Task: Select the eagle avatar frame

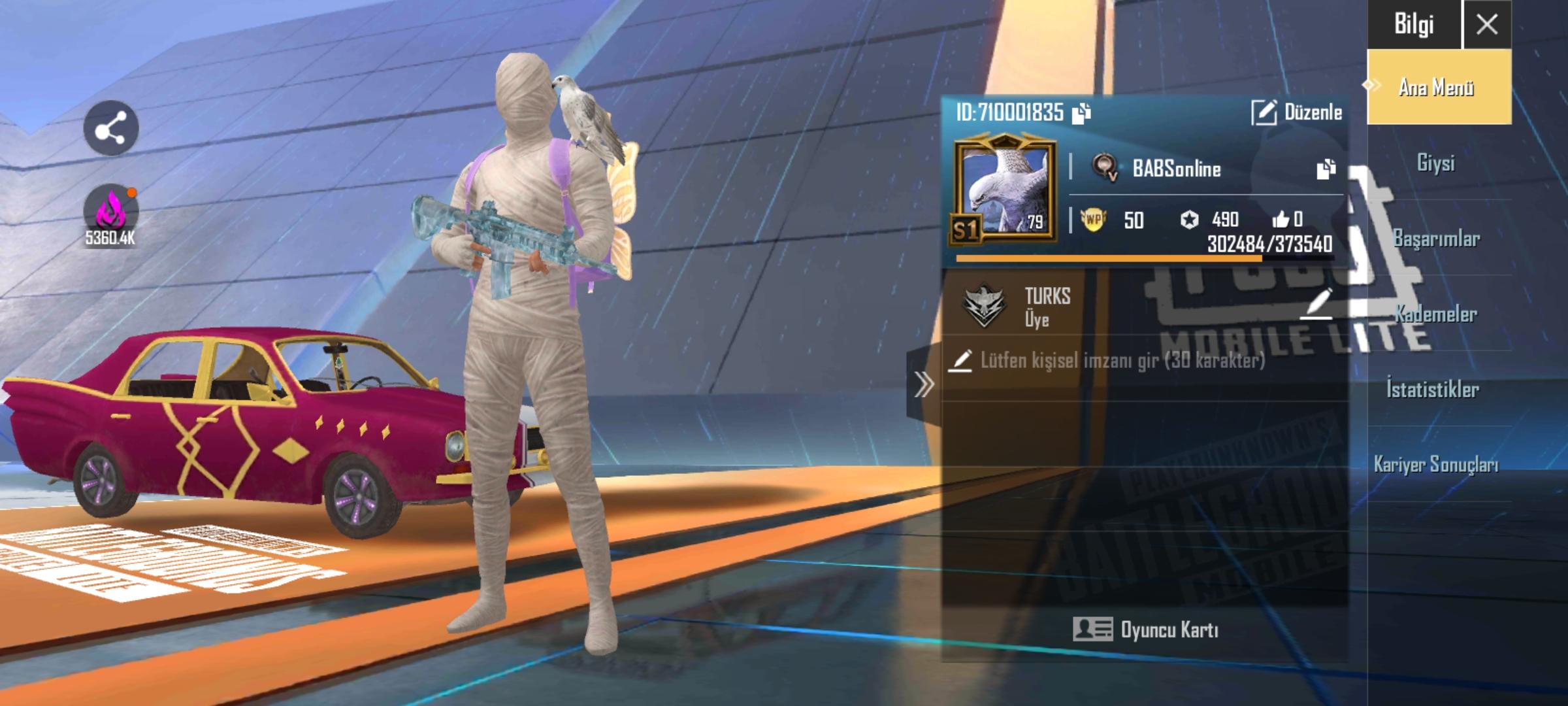Action: point(1004,189)
